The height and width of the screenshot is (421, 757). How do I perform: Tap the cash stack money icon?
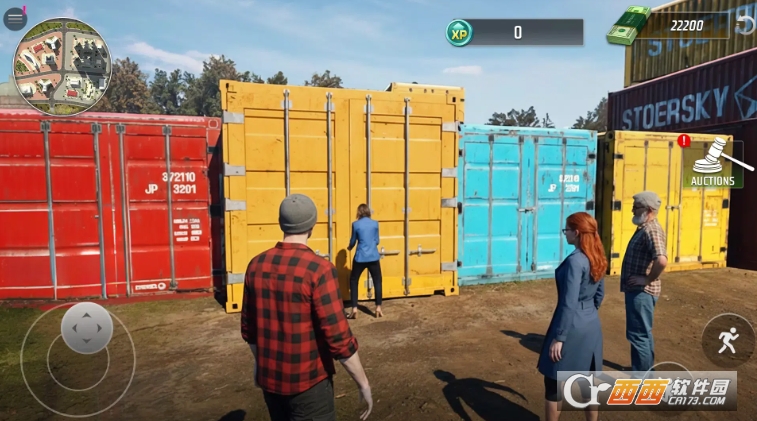pos(627,27)
